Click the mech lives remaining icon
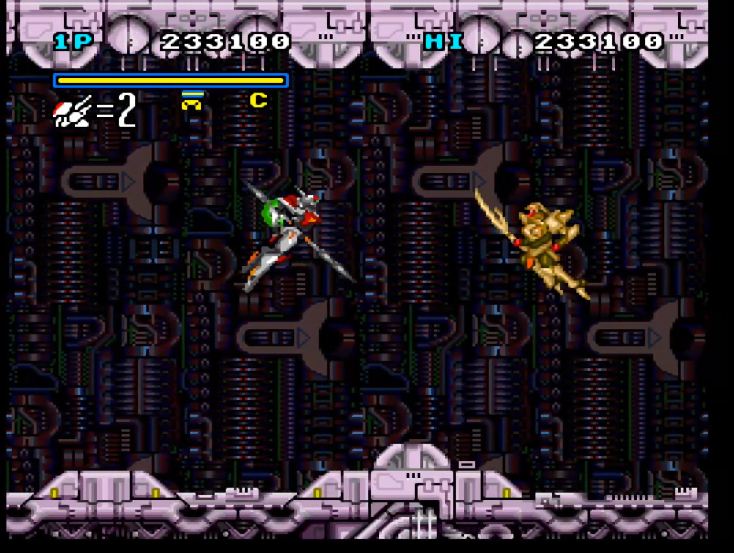 [73, 110]
